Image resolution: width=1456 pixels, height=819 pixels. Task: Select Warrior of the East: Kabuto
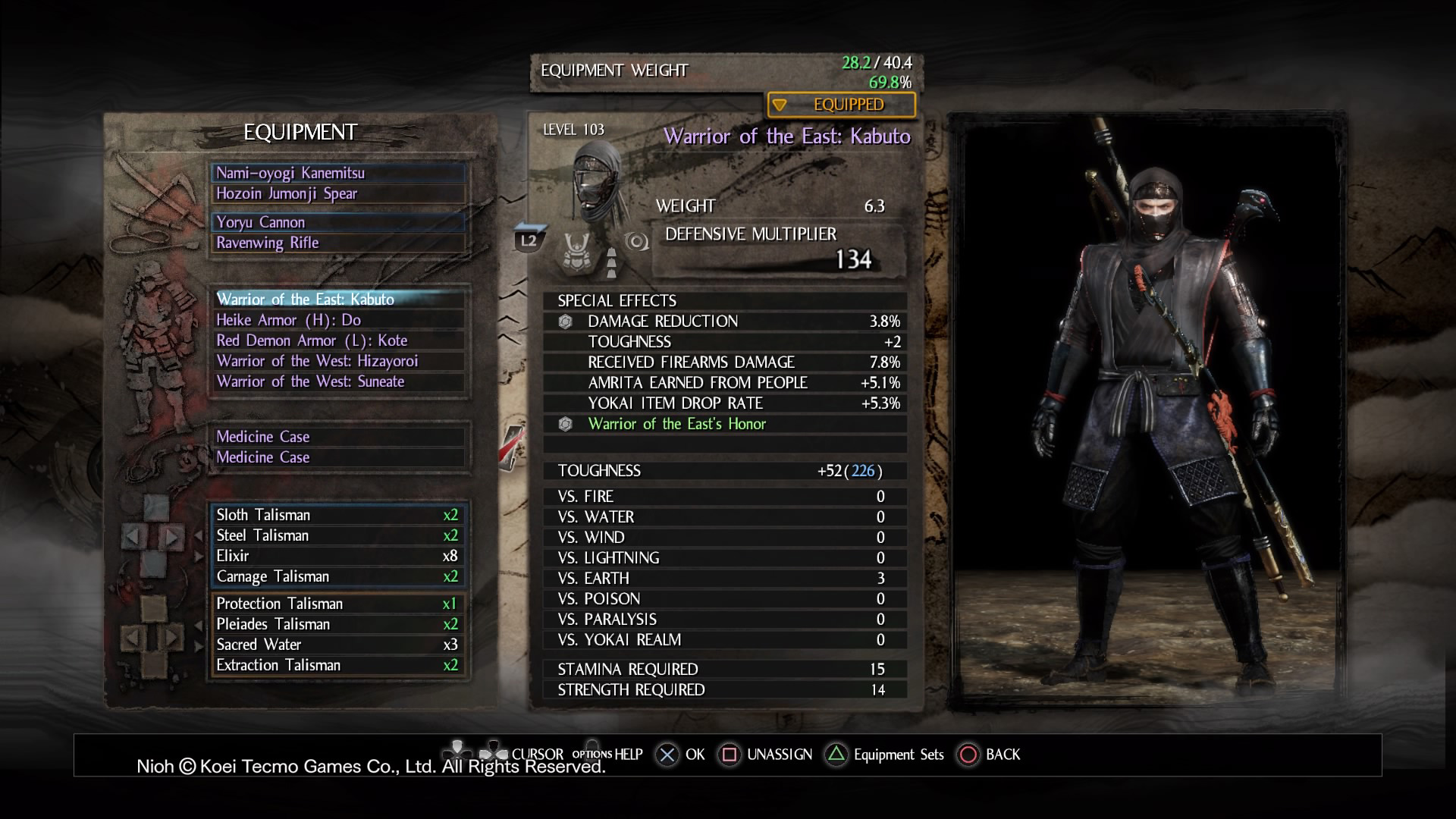pyautogui.click(x=338, y=299)
